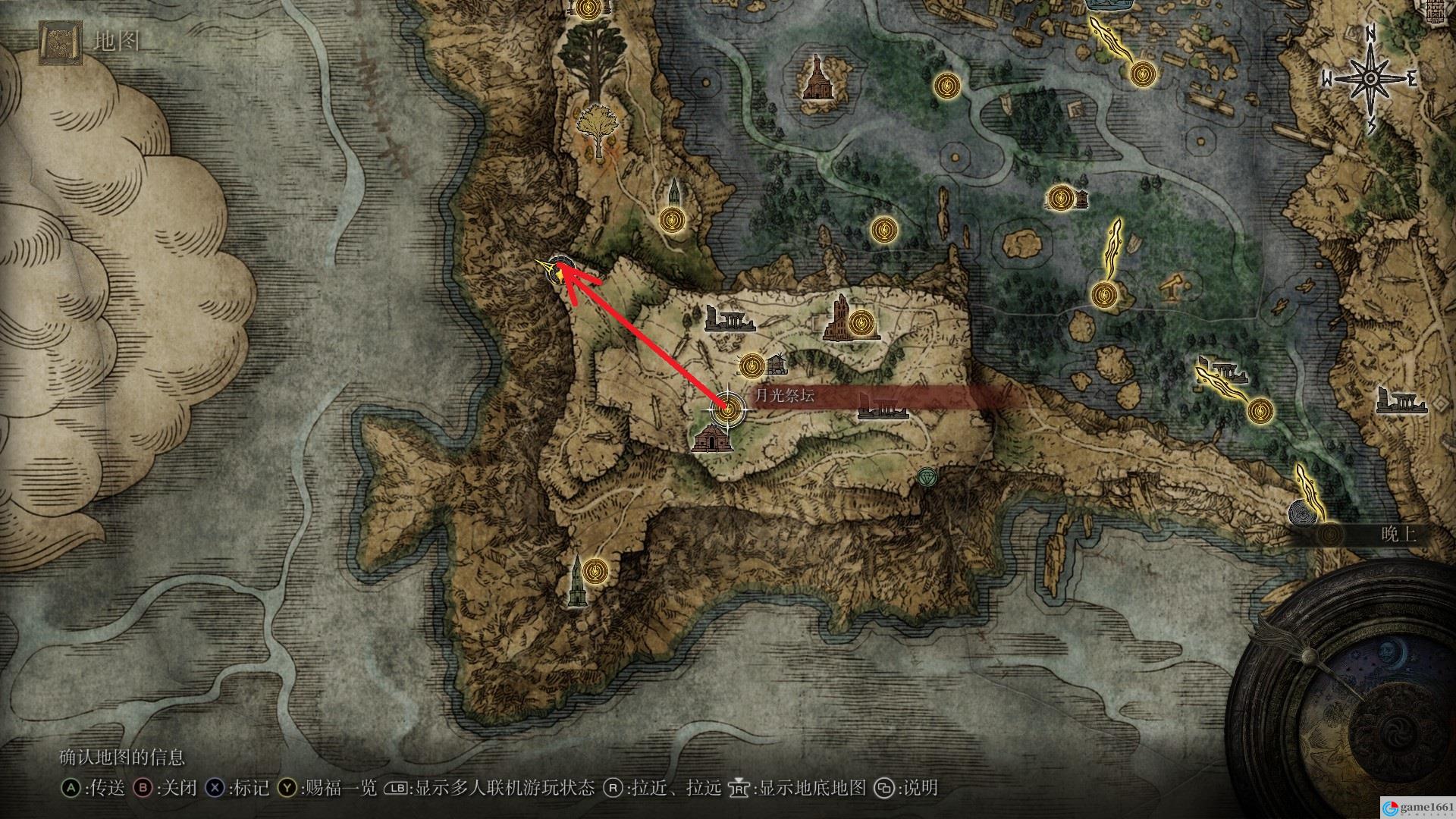1456x819 pixels.
Task: Select the swamp grace marker beside the small hut
Action: (1059, 198)
